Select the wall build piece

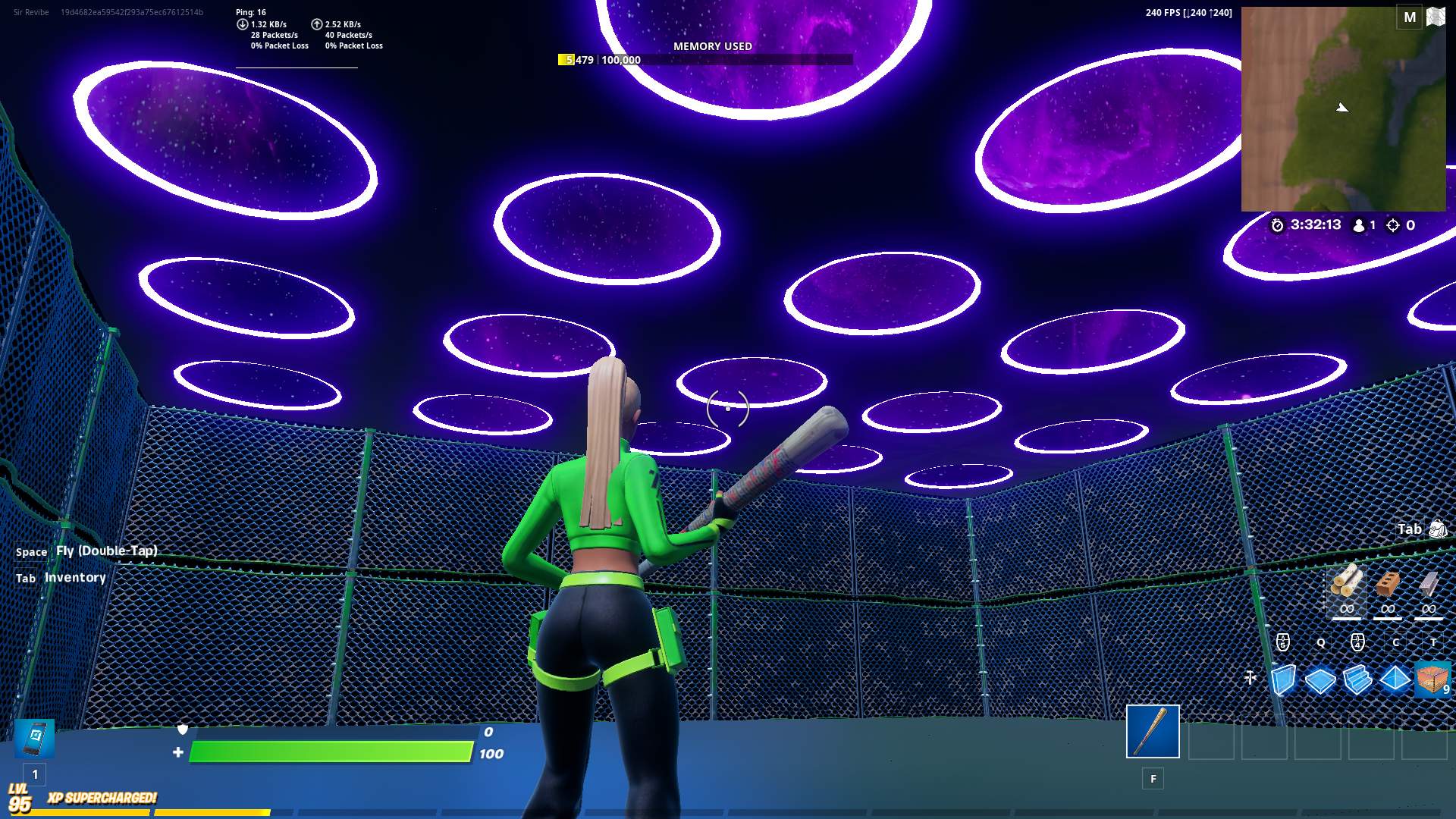click(x=1284, y=682)
